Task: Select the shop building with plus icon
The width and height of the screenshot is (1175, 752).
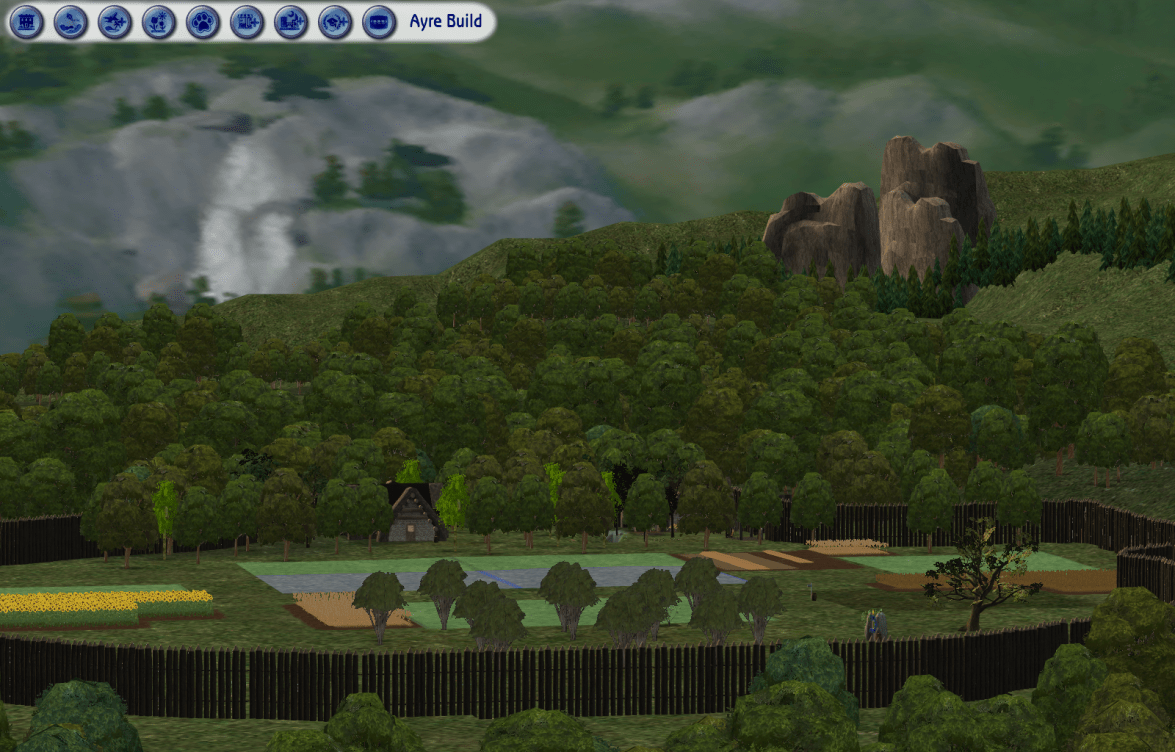Action: click(247, 21)
